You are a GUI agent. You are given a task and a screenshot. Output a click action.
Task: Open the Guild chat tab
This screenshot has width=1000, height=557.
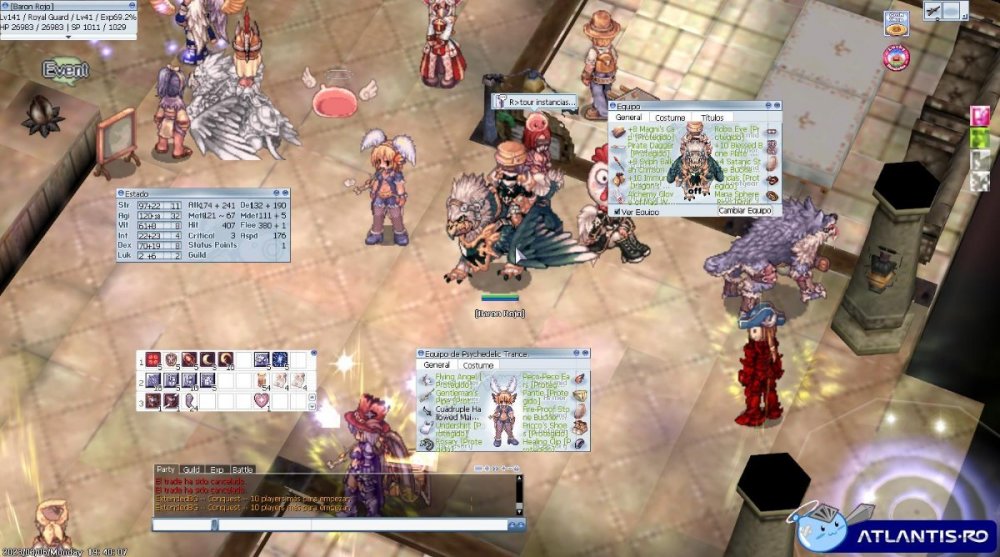point(192,469)
